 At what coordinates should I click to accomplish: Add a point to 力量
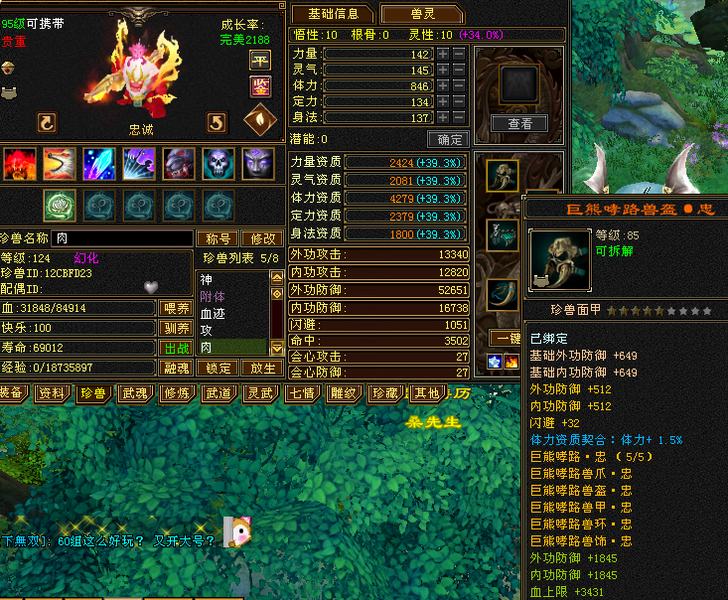click(x=442, y=54)
